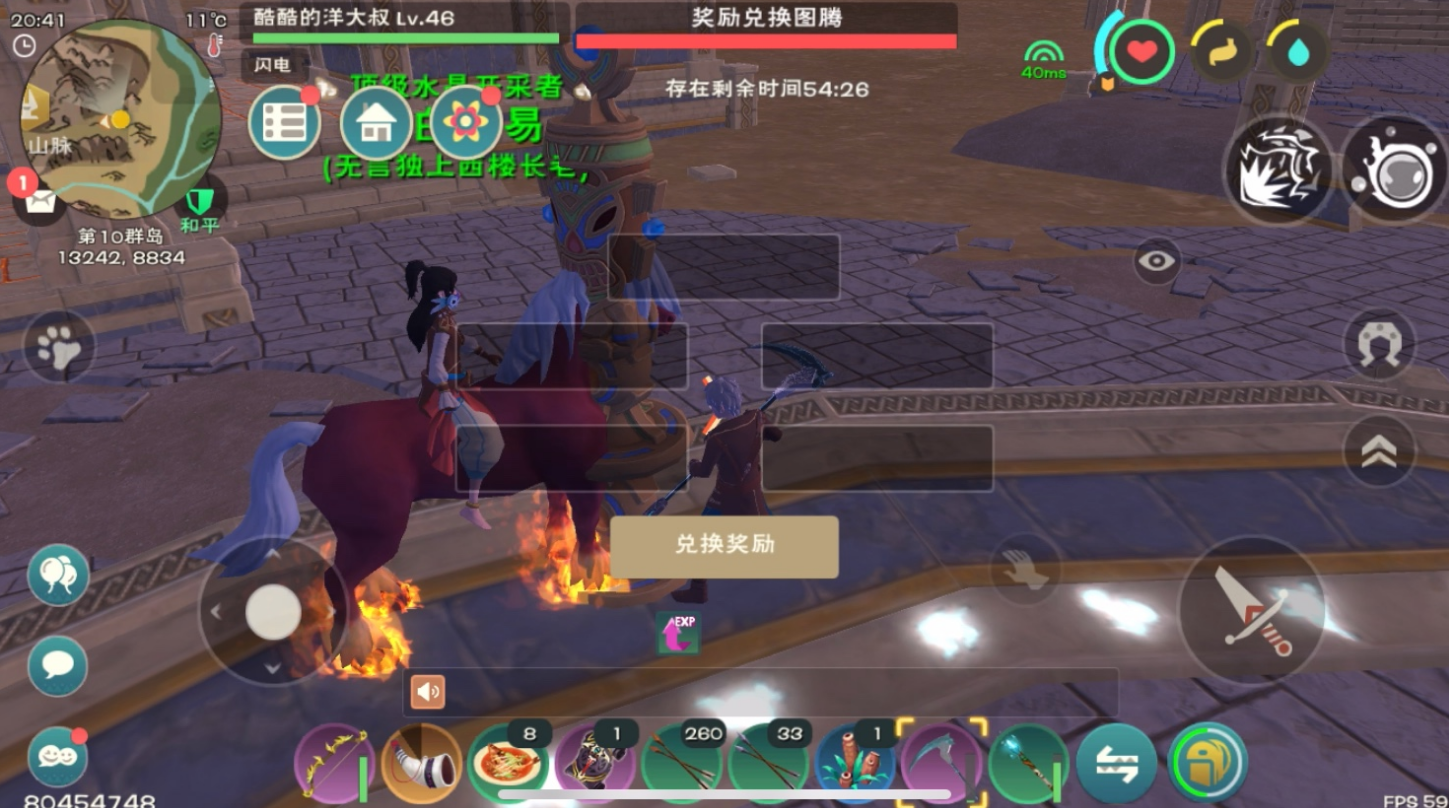Open the circular minimap
The image size is (1449, 808).
pyautogui.click(x=120, y=118)
